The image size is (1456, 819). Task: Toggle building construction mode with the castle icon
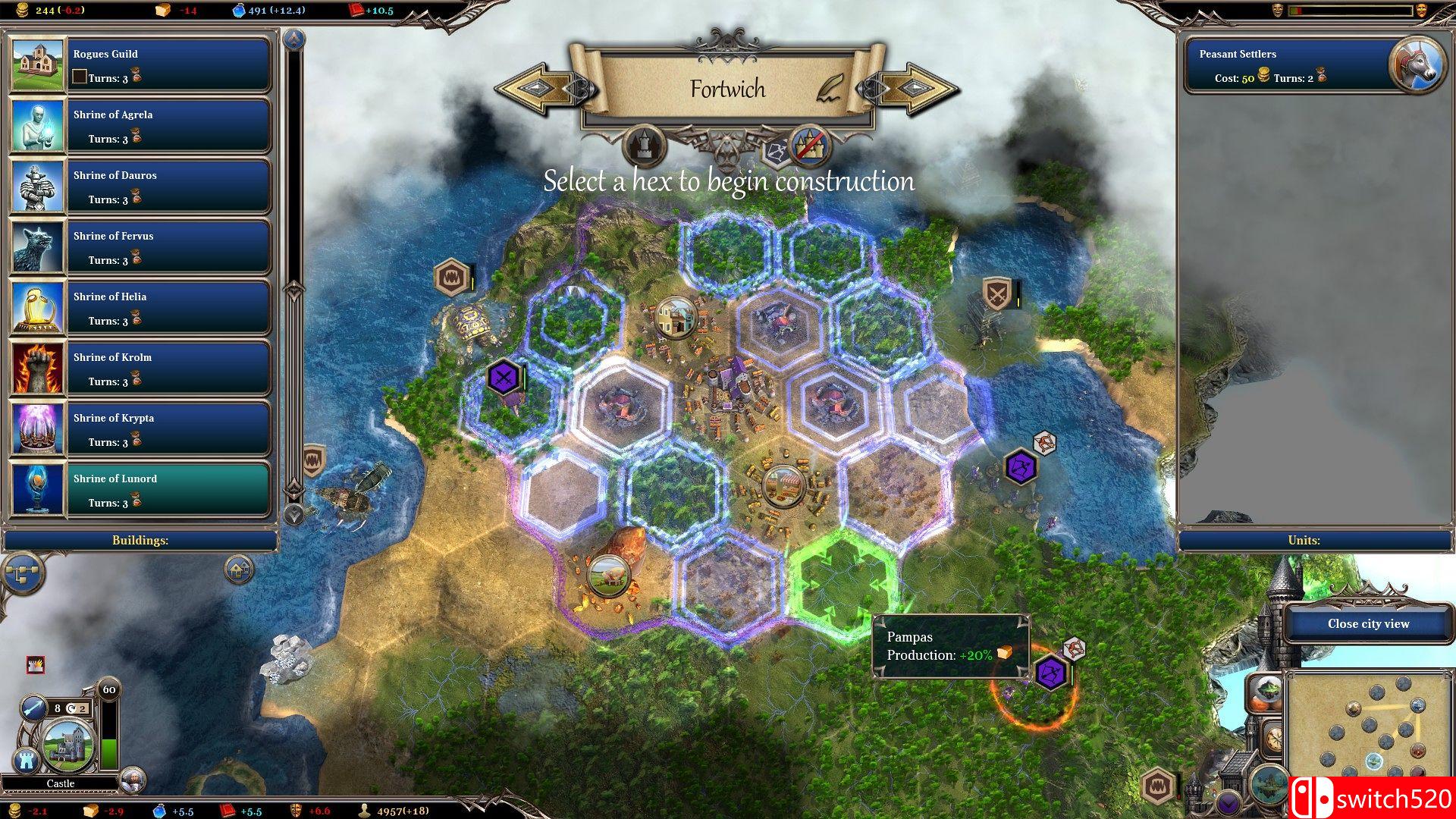point(644,146)
